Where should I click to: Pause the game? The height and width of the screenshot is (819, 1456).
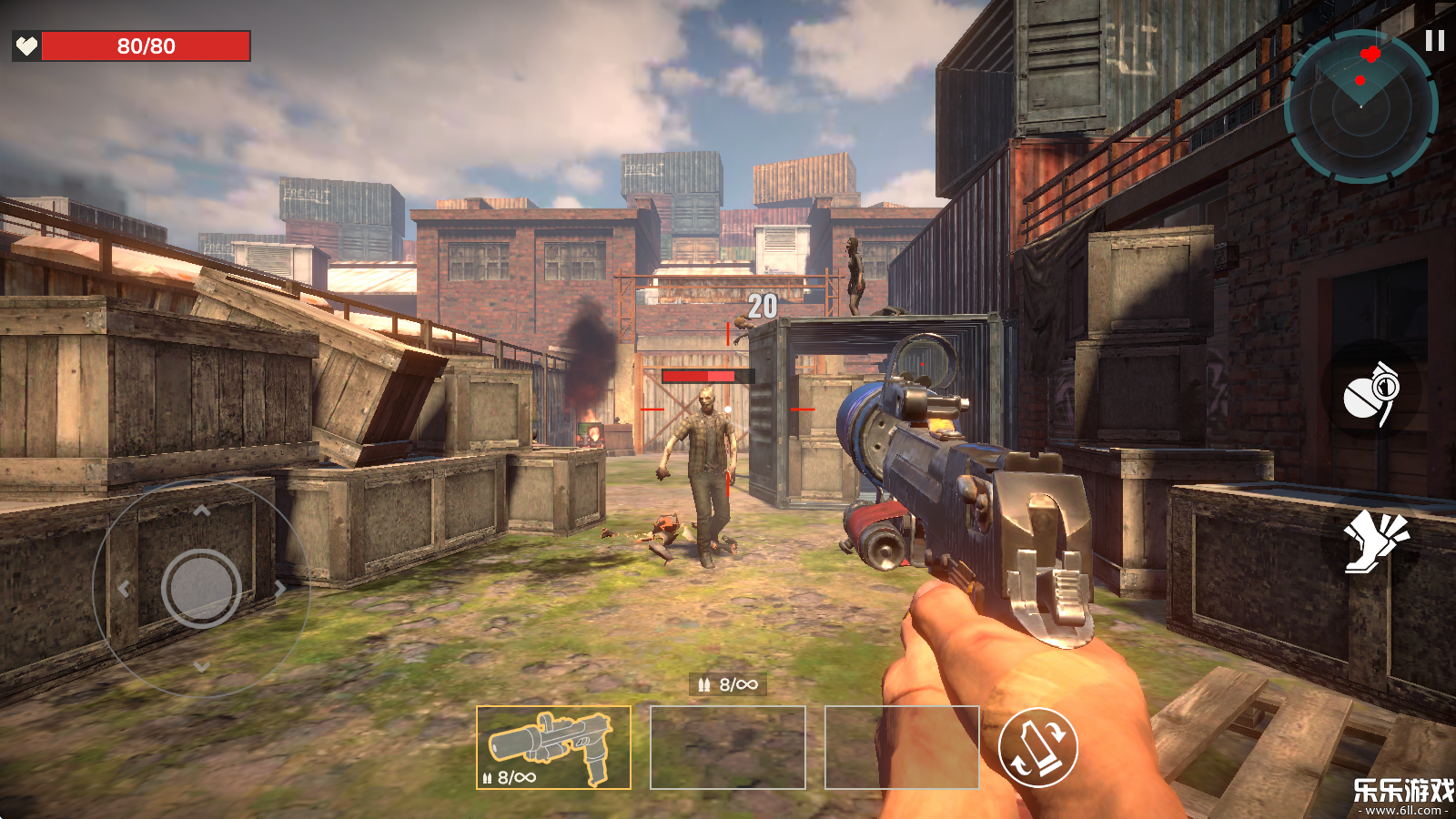pyautogui.click(x=1434, y=41)
